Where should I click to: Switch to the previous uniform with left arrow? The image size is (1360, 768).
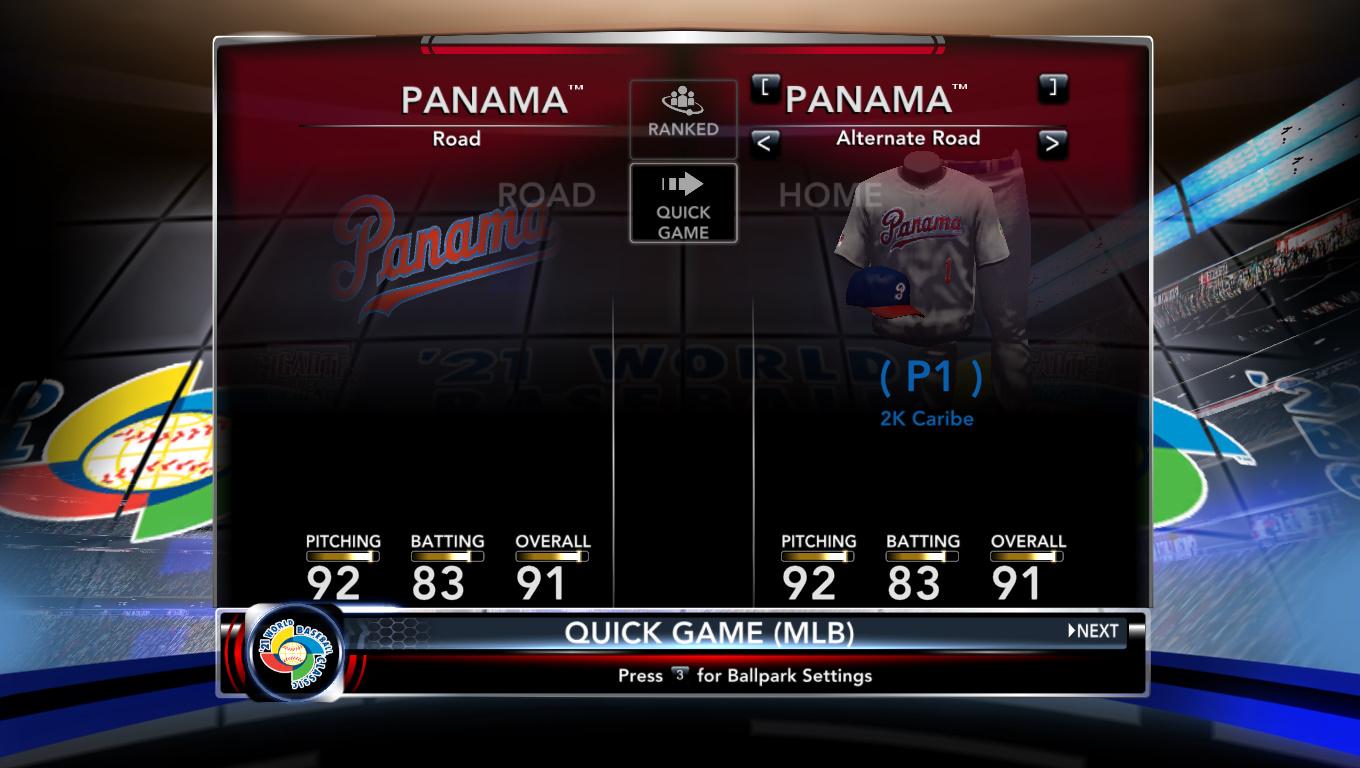764,143
